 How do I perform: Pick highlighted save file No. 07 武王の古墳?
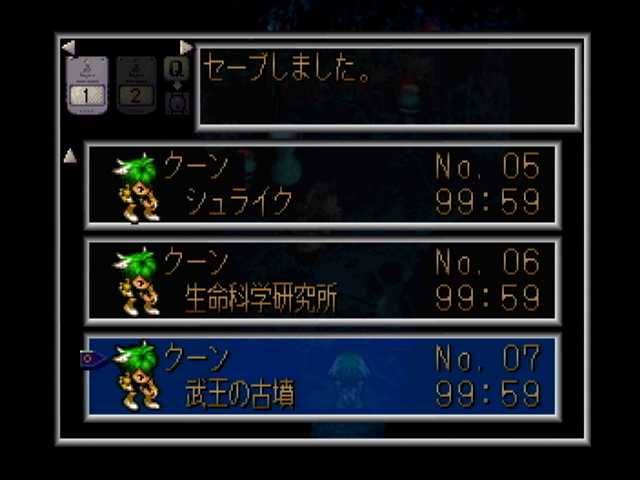point(322,377)
